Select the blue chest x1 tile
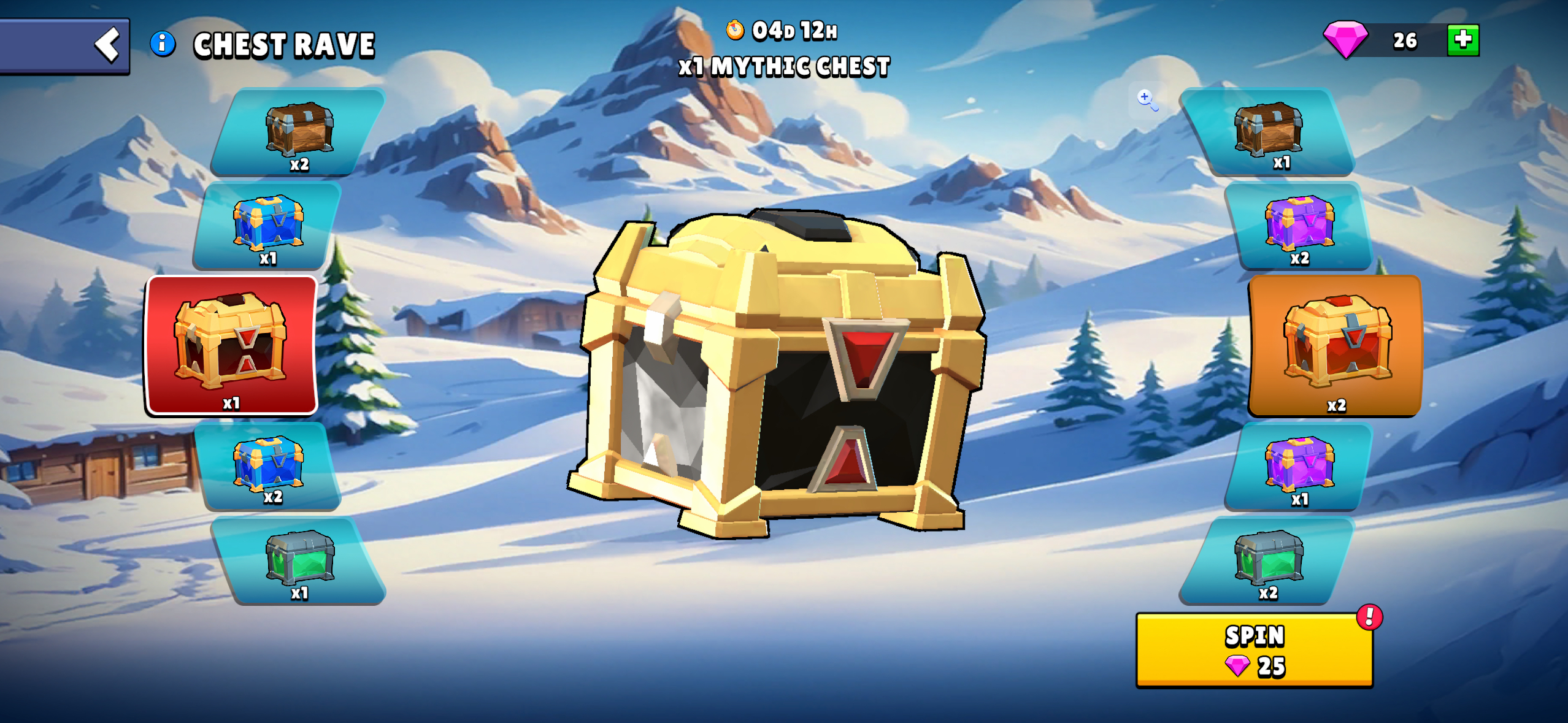This screenshot has height=723, width=1568. click(x=267, y=226)
